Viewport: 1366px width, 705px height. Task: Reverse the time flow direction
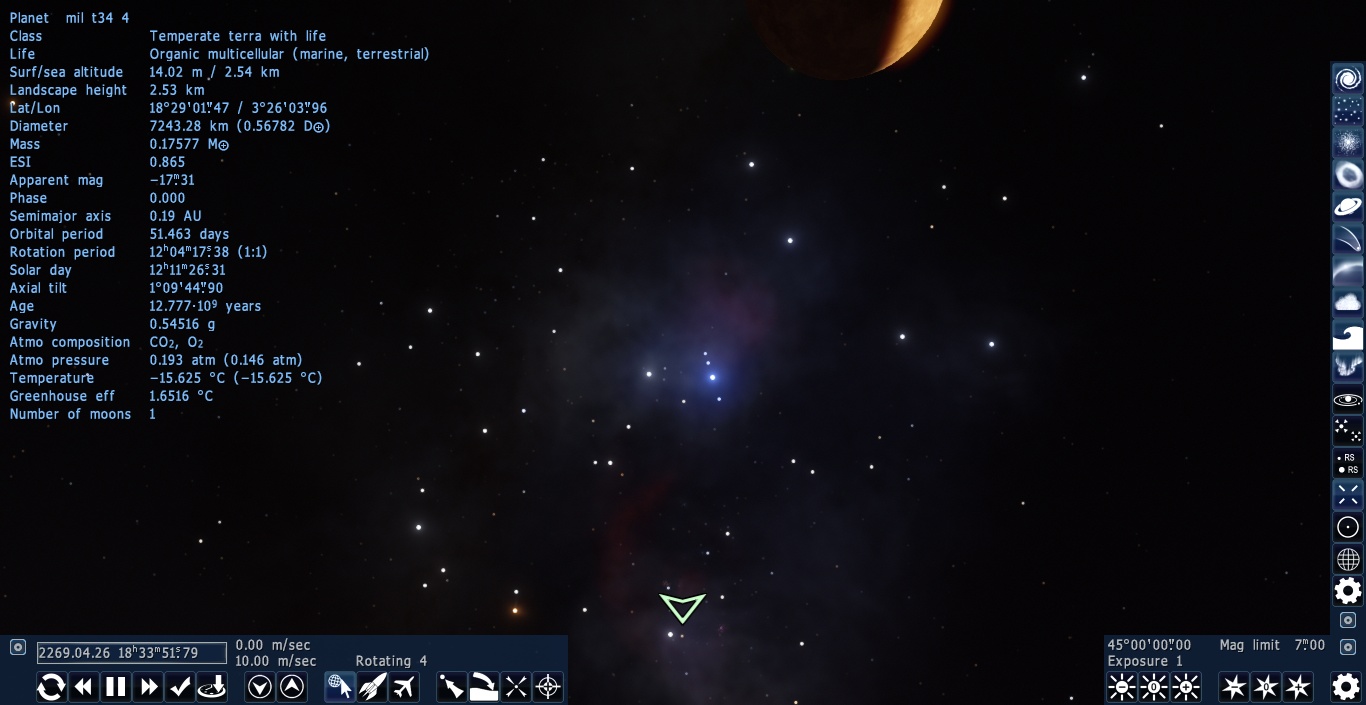point(51,687)
